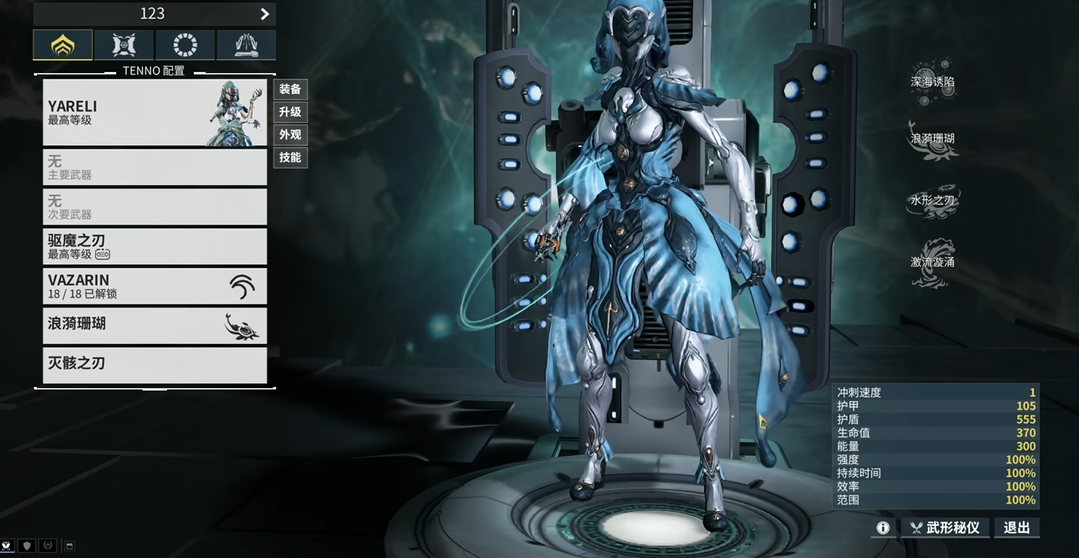The width and height of the screenshot is (1079, 558).
Task: Switch to the winged vehicle tab
Action: pos(246,44)
